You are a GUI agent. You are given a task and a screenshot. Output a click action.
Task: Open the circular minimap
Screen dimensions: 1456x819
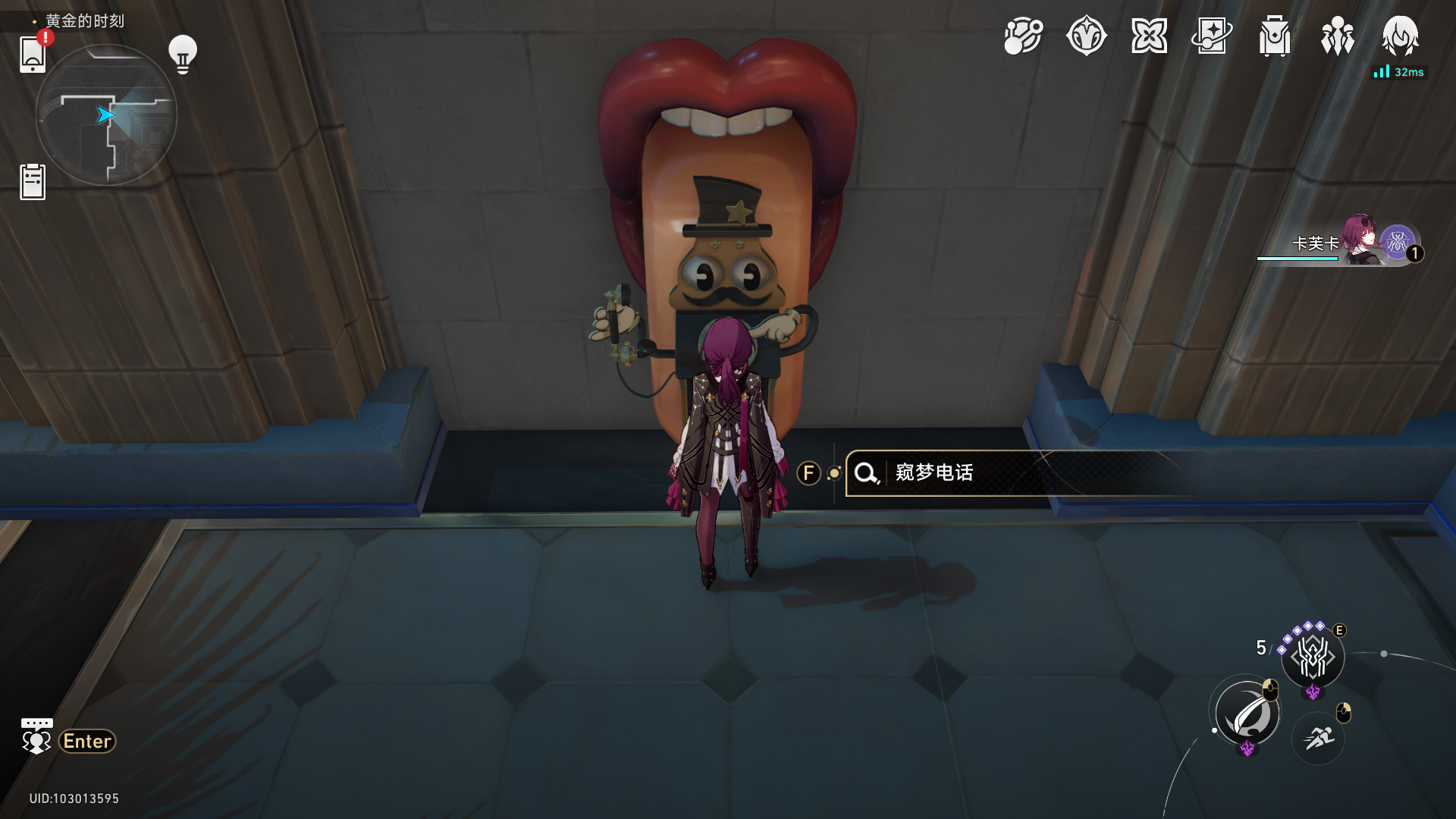(x=106, y=115)
